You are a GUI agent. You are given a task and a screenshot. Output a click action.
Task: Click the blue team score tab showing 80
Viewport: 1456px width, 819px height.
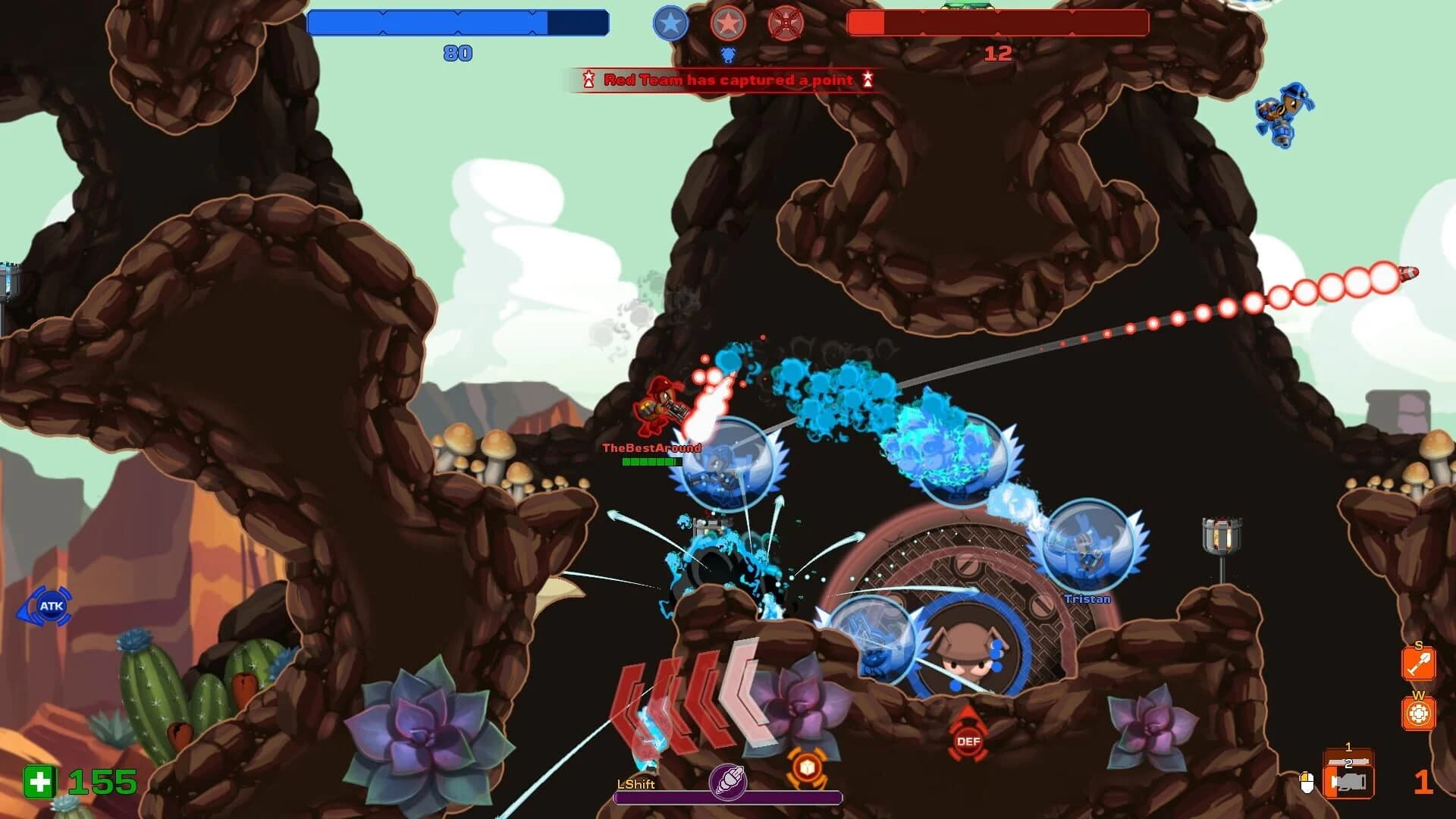pos(455,53)
